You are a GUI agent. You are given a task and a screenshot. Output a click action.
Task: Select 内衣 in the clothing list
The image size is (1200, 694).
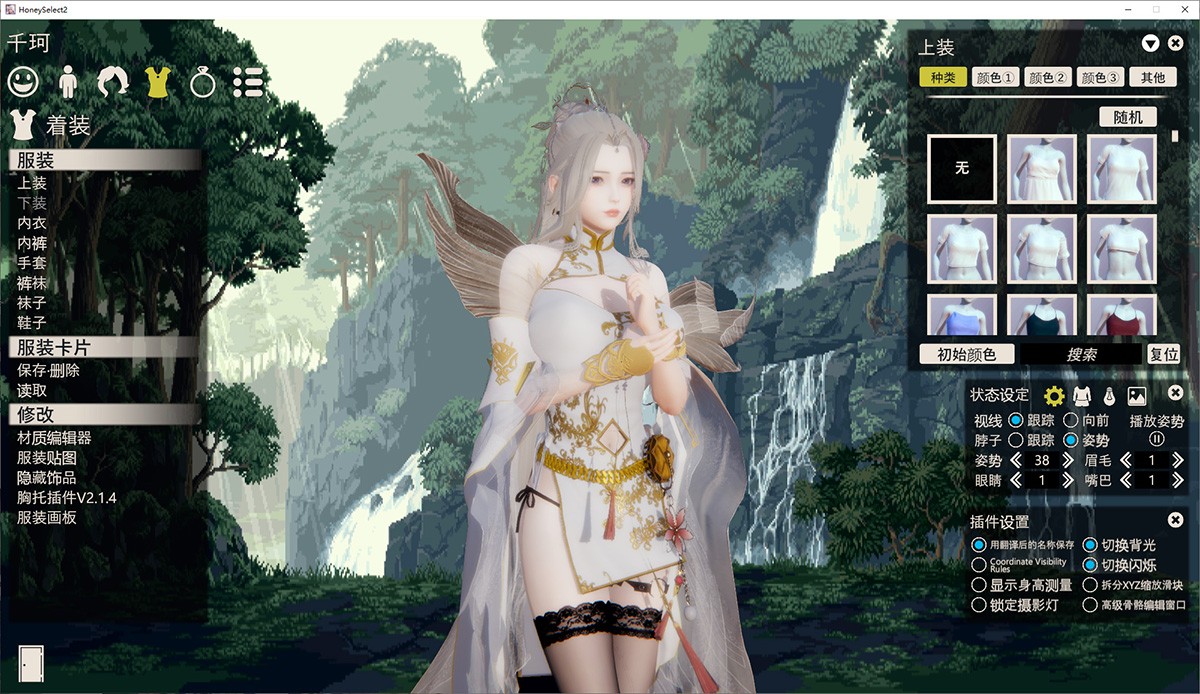click(x=32, y=223)
